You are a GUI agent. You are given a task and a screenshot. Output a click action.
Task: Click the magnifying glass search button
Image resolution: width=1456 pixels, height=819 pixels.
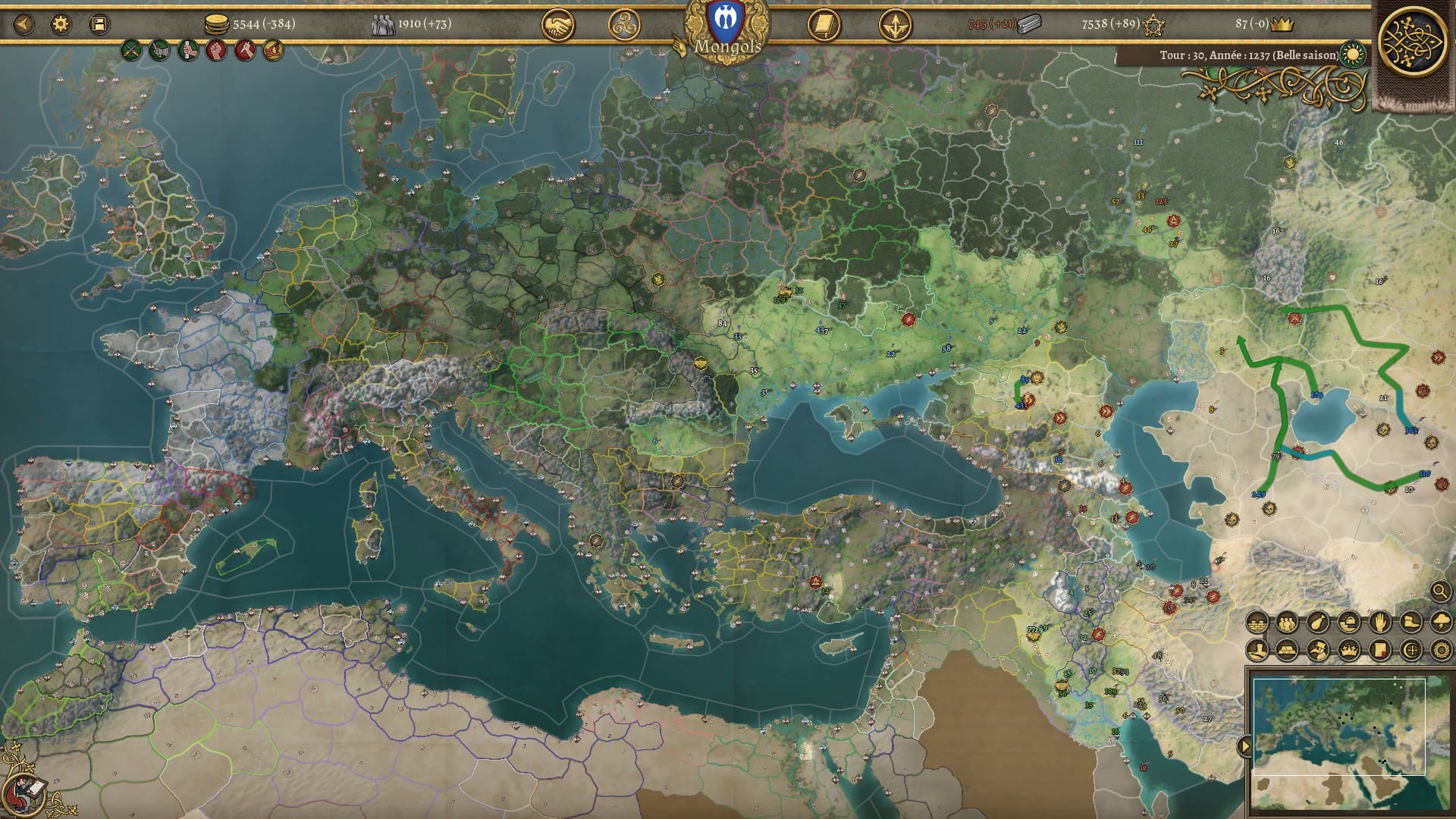1439,591
